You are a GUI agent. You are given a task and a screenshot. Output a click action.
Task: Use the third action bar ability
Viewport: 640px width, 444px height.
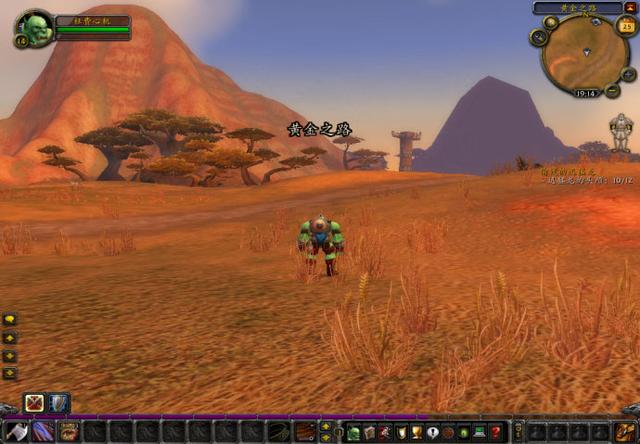[69, 432]
